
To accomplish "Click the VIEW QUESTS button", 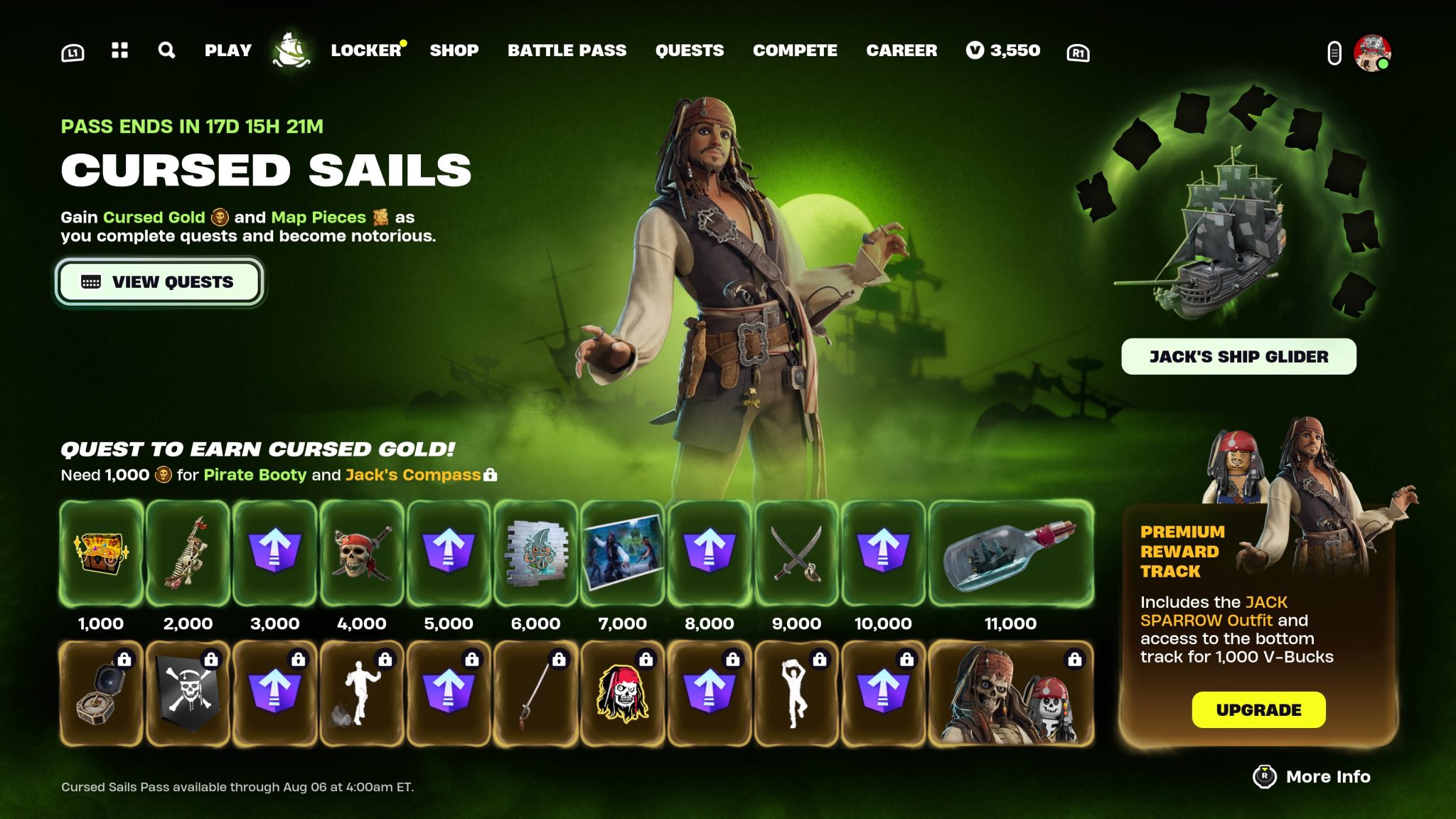I will [159, 281].
